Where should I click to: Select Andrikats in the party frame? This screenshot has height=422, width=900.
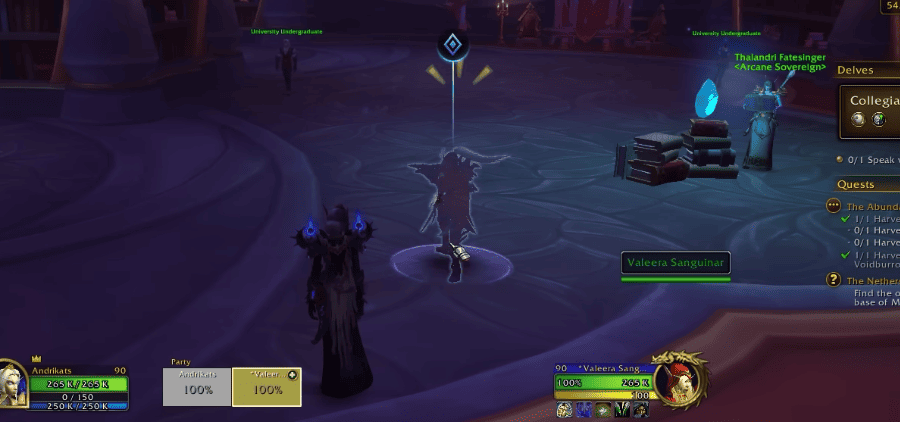(197, 387)
